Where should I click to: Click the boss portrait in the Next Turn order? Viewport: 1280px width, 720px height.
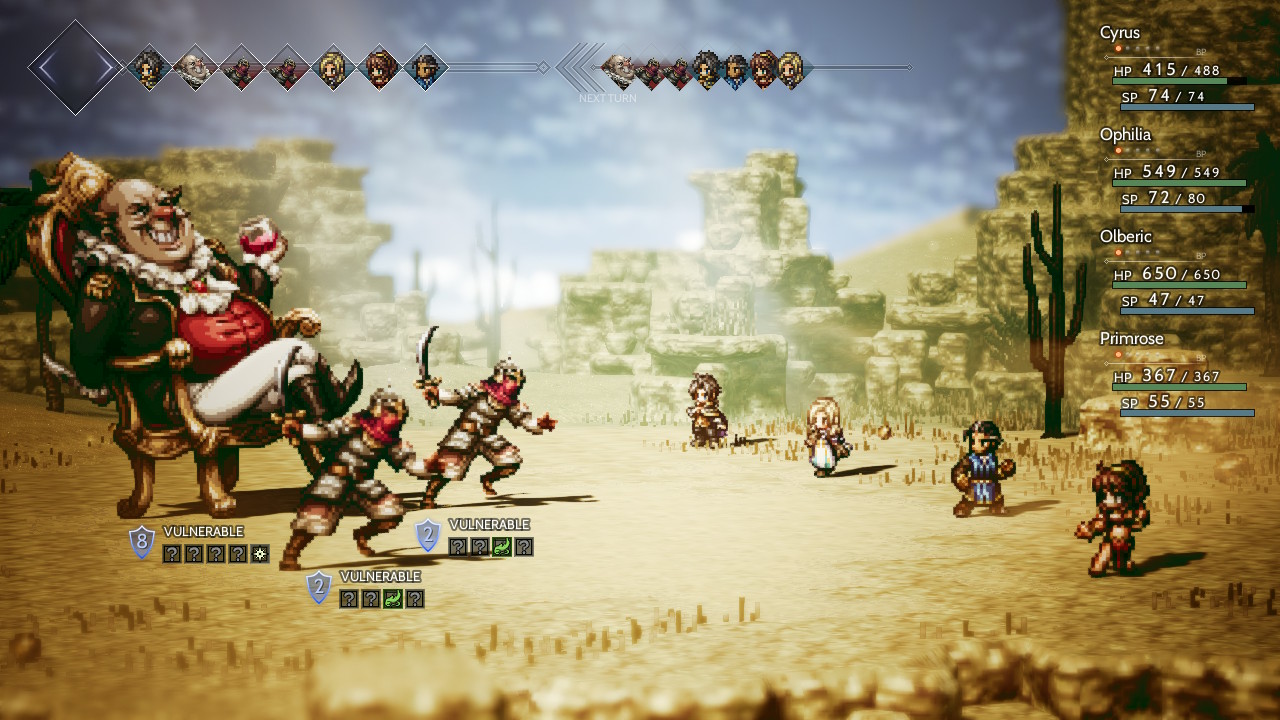click(619, 69)
